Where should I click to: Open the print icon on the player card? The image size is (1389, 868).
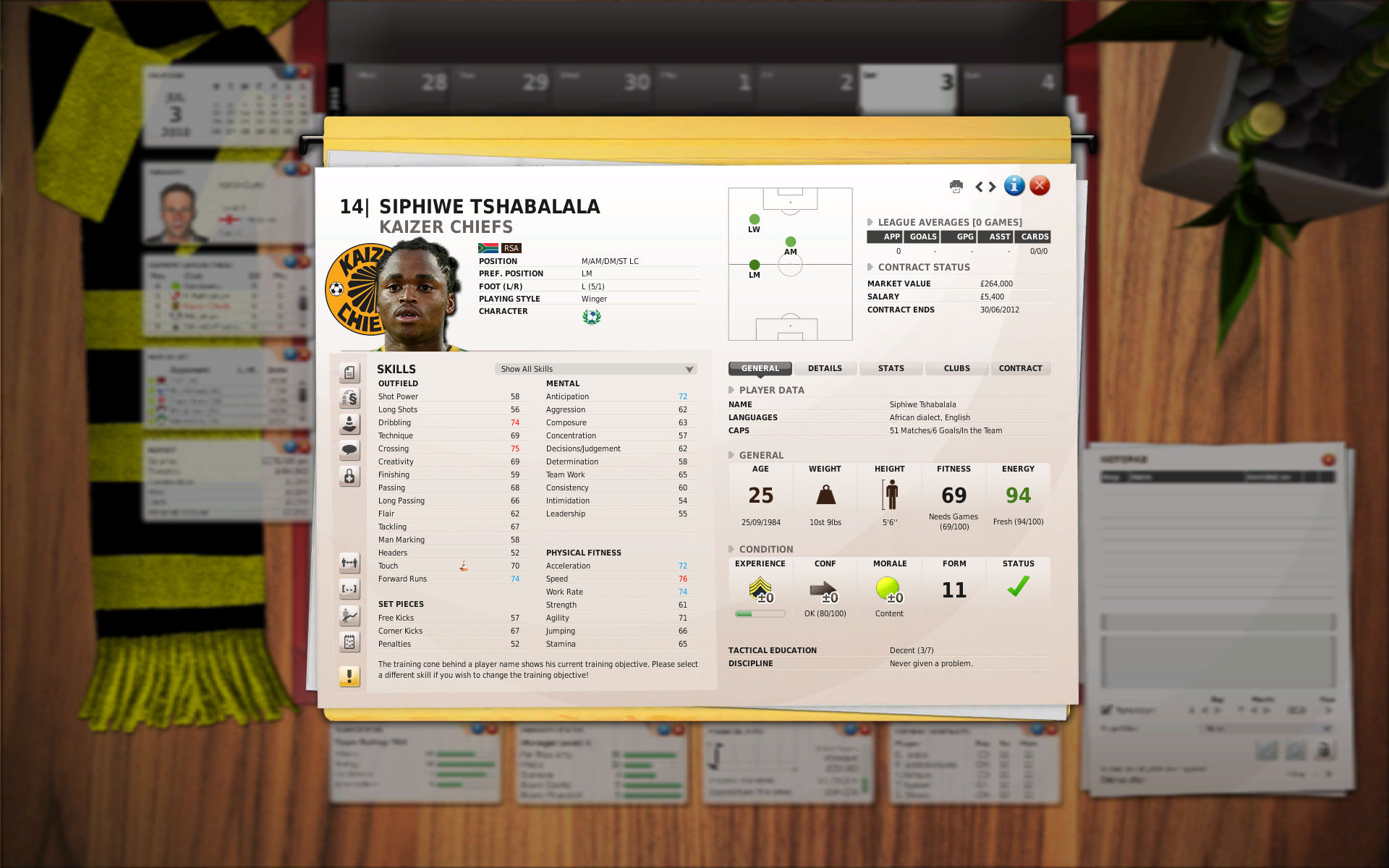pyautogui.click(x=956, y=187)
